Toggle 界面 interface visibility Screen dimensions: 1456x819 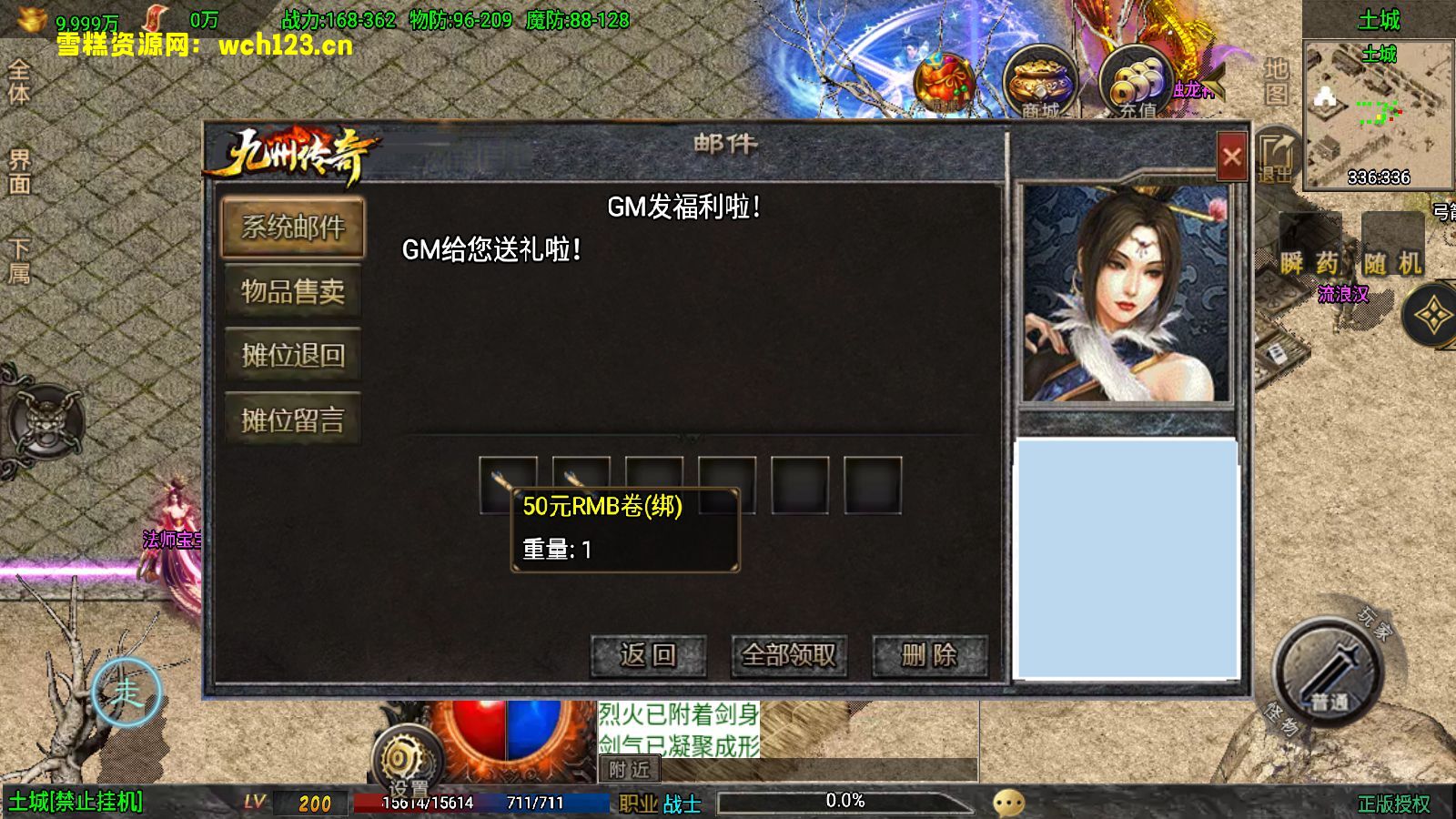pyautogui.click(x=18, y=173)
